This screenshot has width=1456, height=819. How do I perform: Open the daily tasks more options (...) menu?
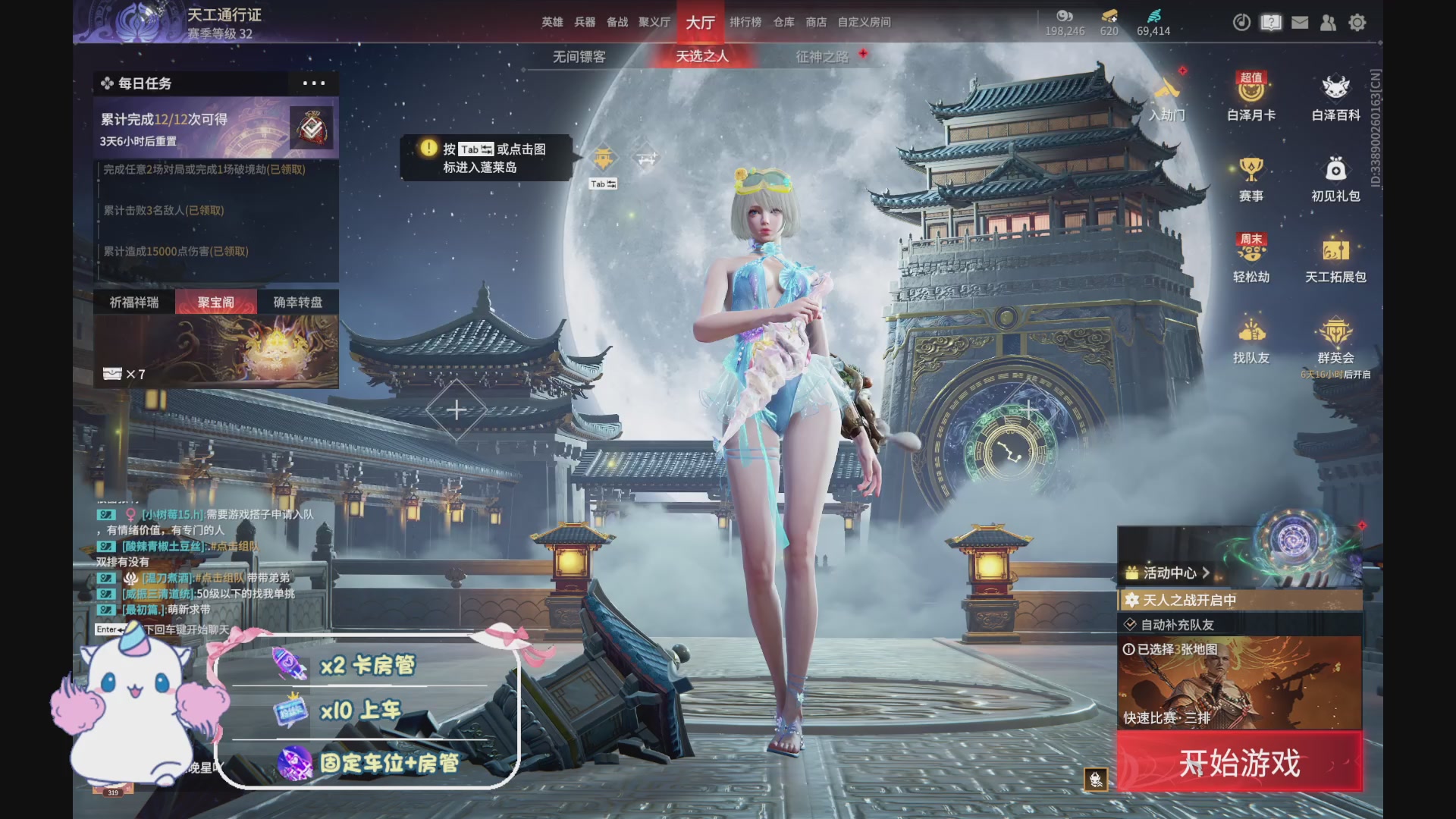[x=313, y=84]
